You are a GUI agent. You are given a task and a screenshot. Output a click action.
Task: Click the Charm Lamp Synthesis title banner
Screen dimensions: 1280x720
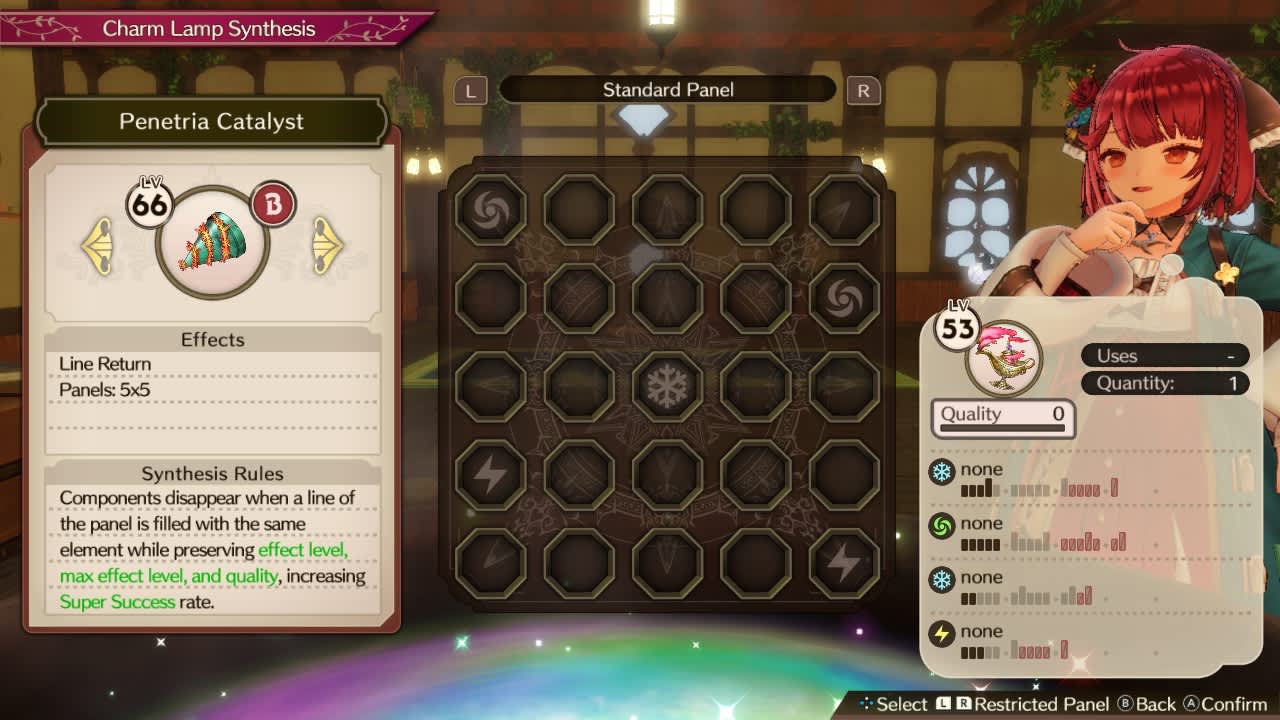(210, 29)
